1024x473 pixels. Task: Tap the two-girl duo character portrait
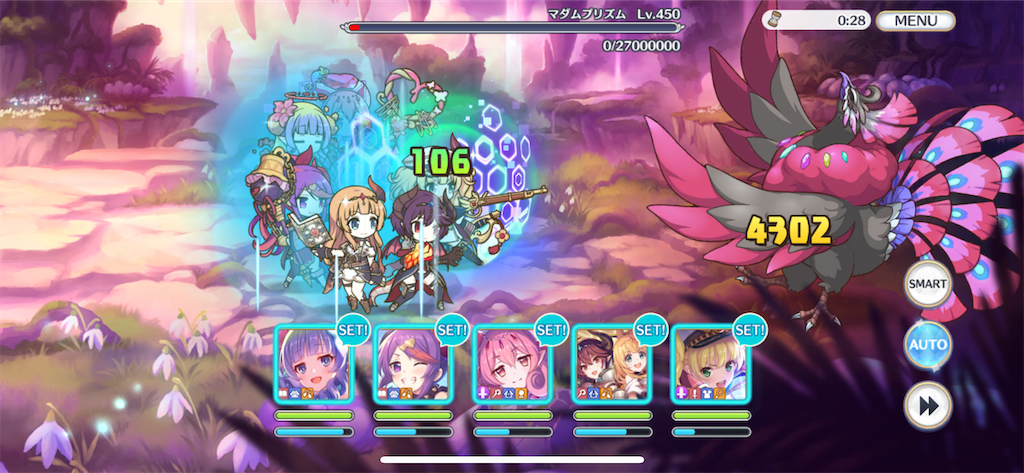[611, 364]
